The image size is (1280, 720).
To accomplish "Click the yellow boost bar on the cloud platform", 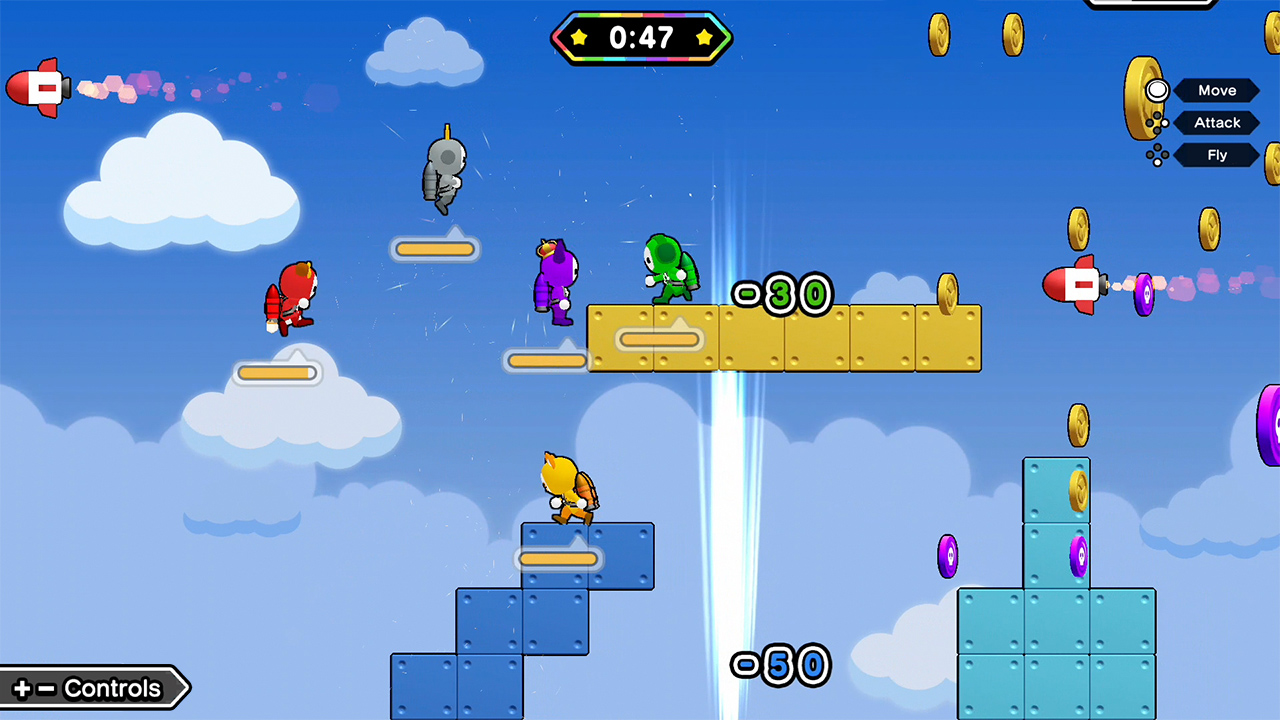I will 277,372.
